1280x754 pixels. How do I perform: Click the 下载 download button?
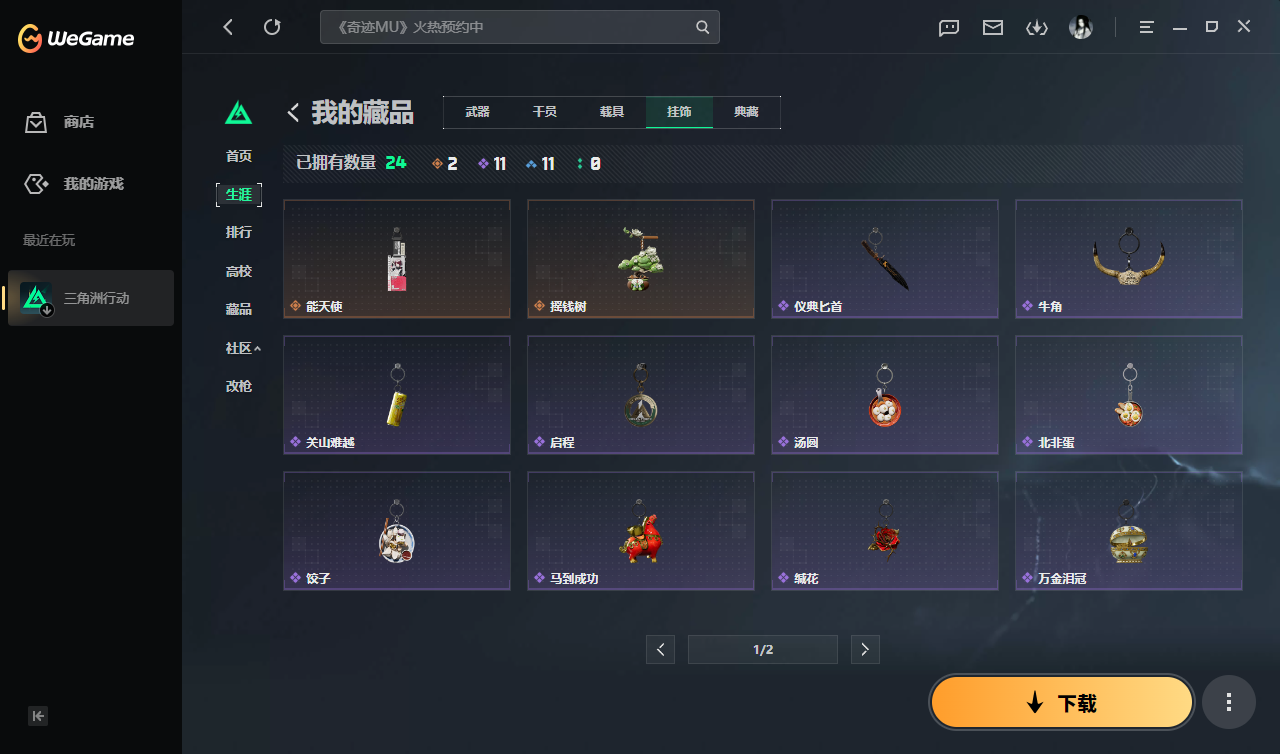(1061, 701)
